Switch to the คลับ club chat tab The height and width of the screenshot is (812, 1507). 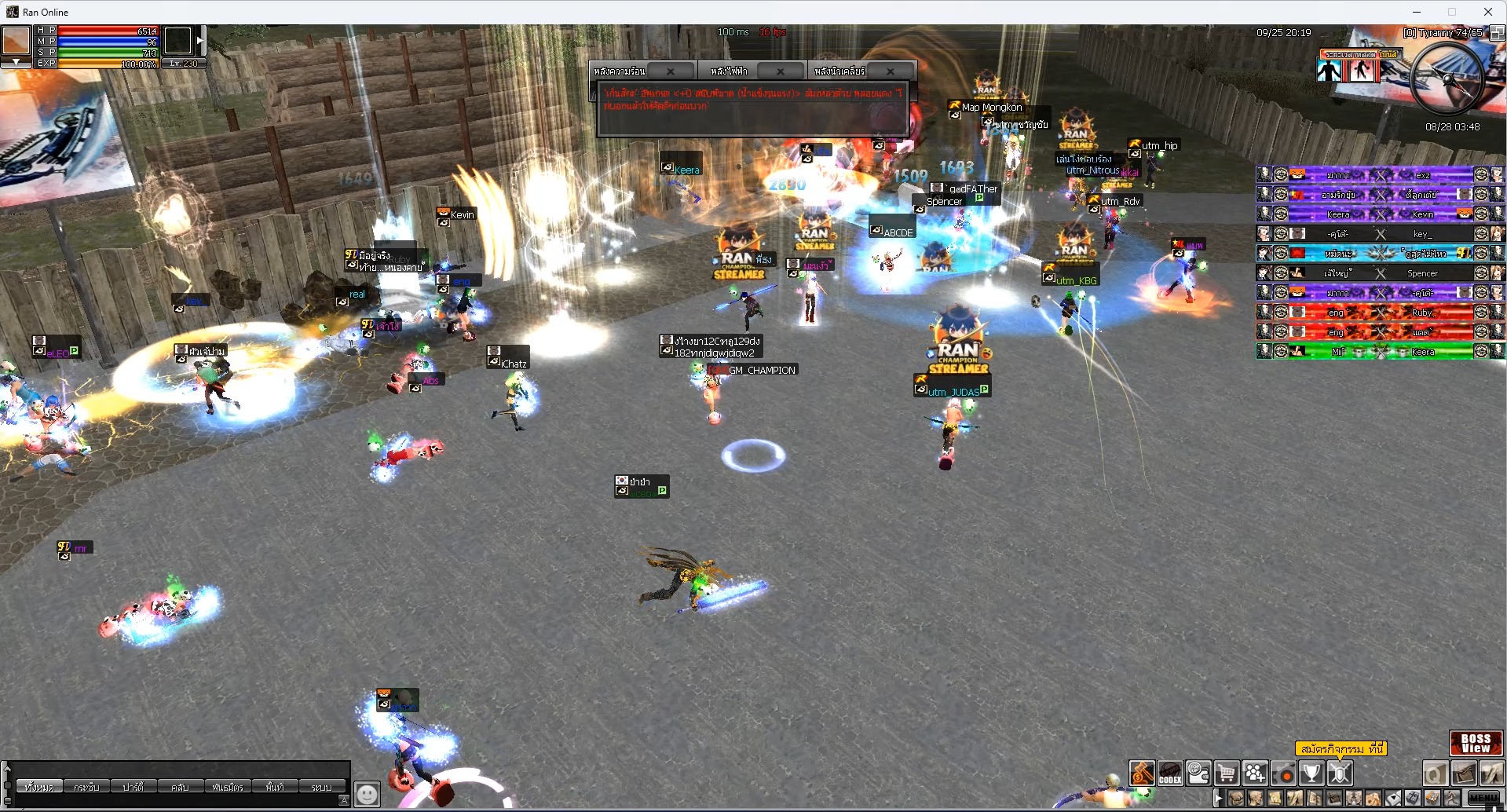(x=180, y=787)
